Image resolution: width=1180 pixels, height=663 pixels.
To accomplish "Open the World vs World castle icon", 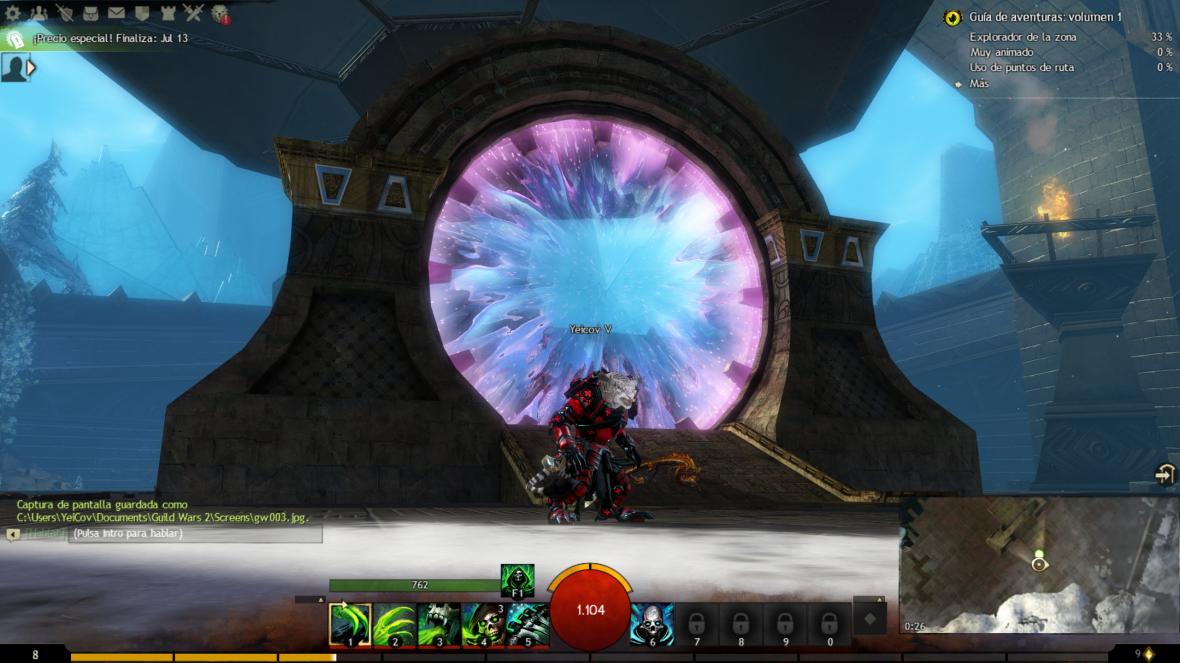I will (x=168, y=13).
